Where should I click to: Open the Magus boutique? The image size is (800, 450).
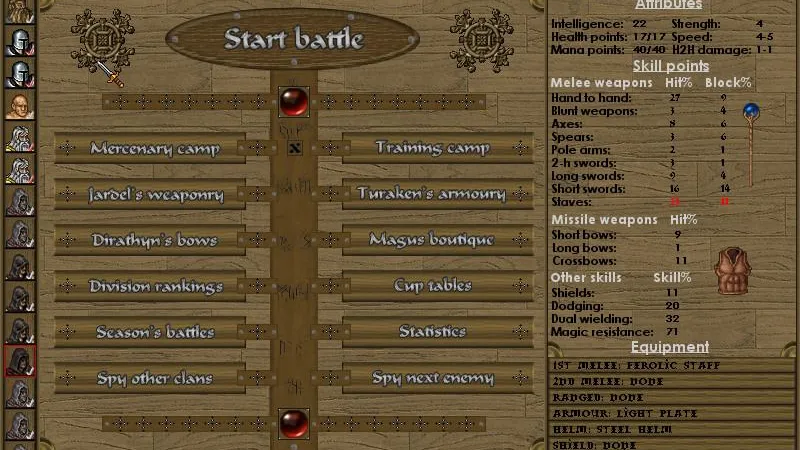coord(432,240)
